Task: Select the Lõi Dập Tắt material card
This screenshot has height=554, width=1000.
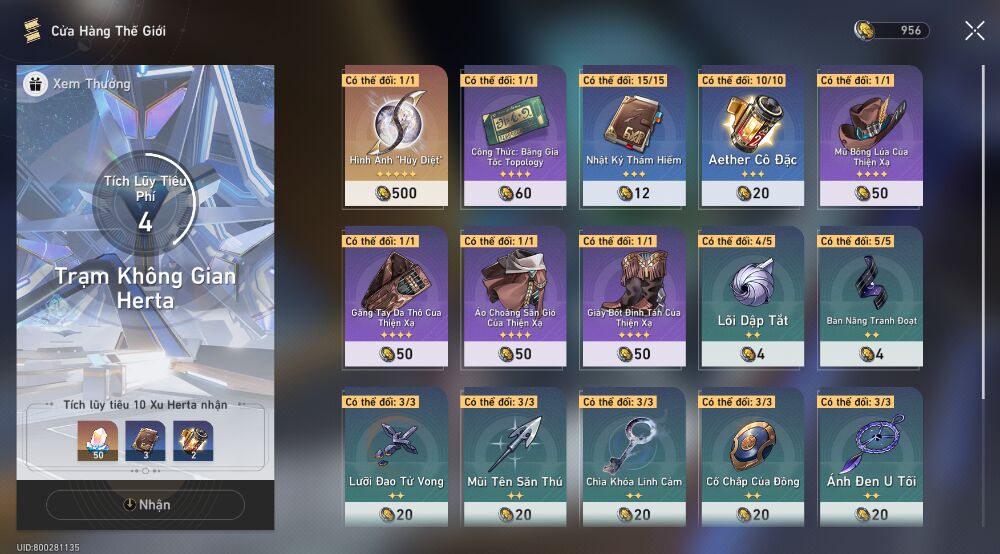Action: pos(752,297)
